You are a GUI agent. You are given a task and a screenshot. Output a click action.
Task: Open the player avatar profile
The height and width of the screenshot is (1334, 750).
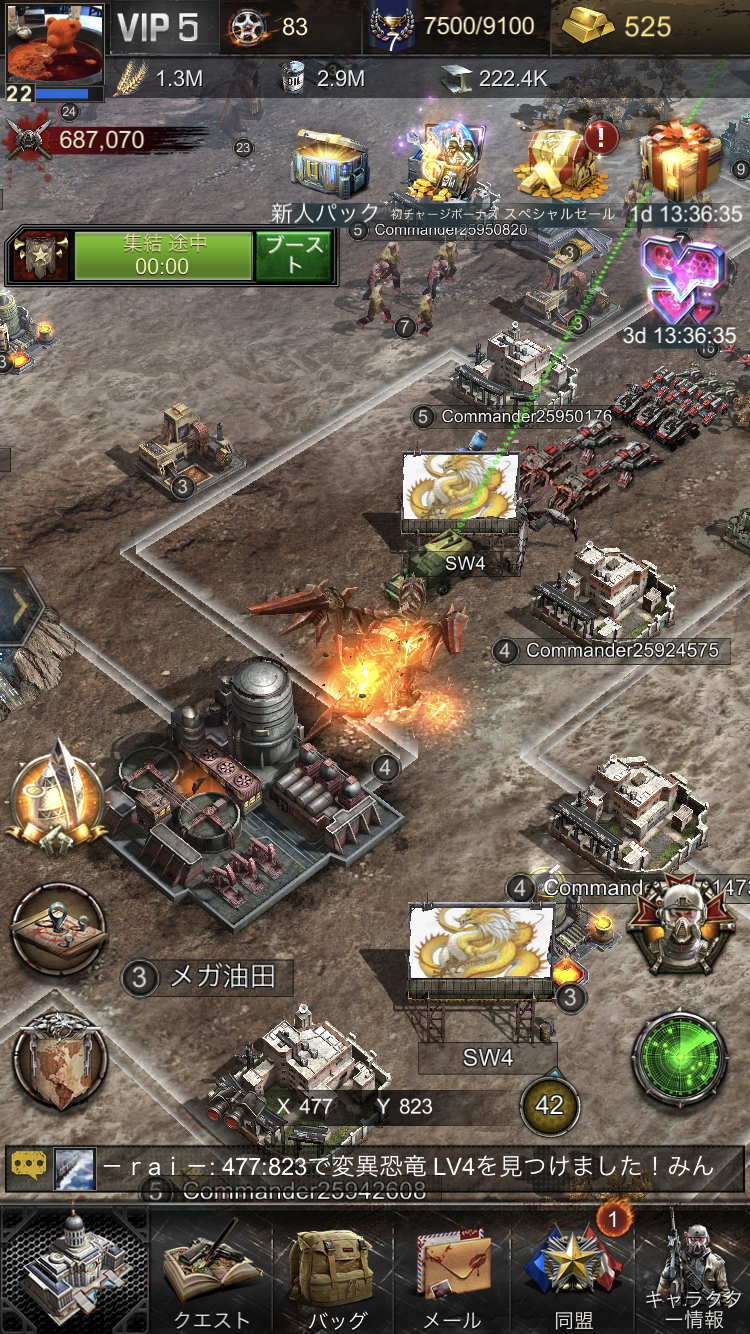tap(49, 49)
